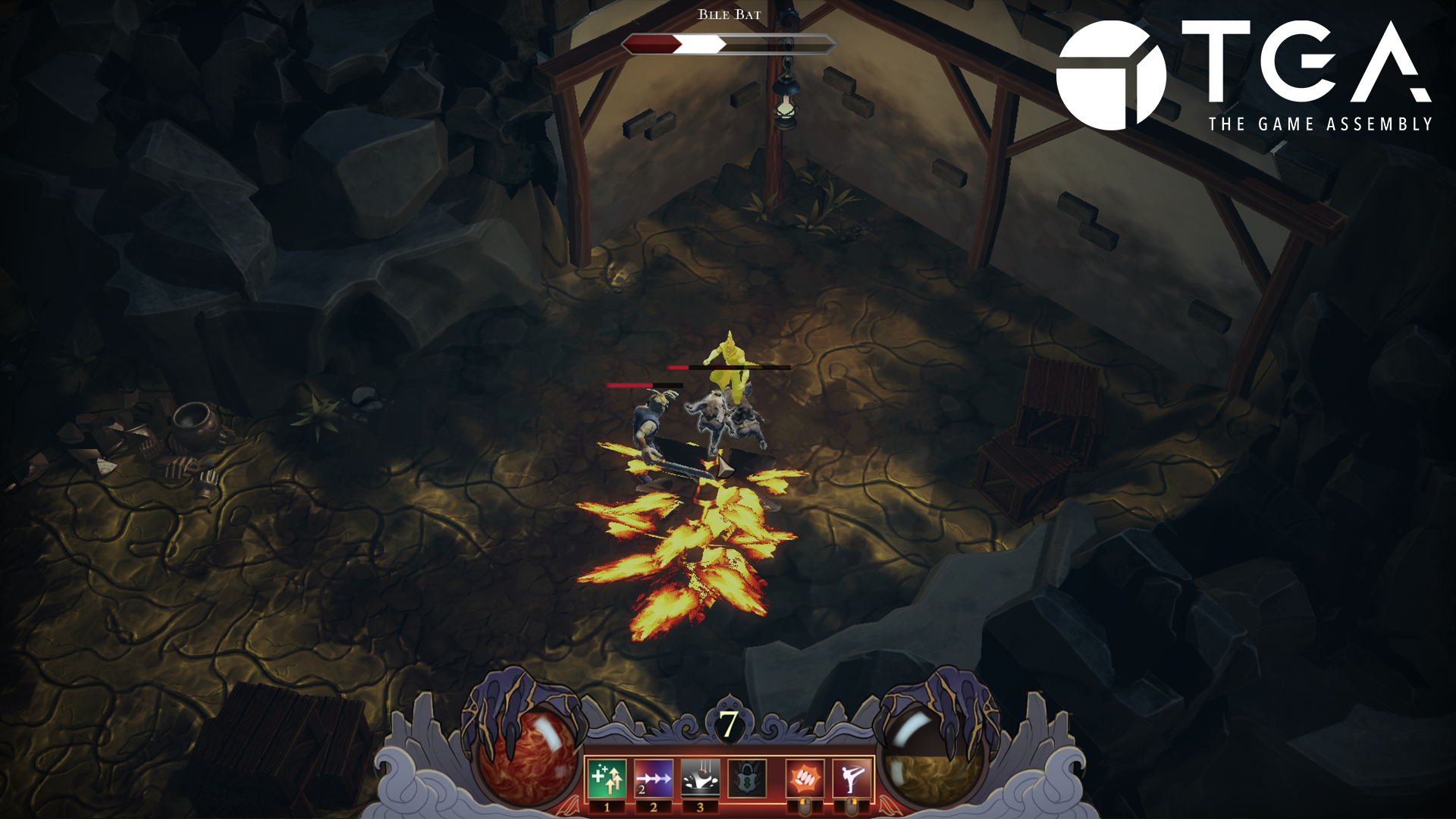The image size is (1456, 819).
Task: Activate the orange fist punch attack
Action: [805, 779]
